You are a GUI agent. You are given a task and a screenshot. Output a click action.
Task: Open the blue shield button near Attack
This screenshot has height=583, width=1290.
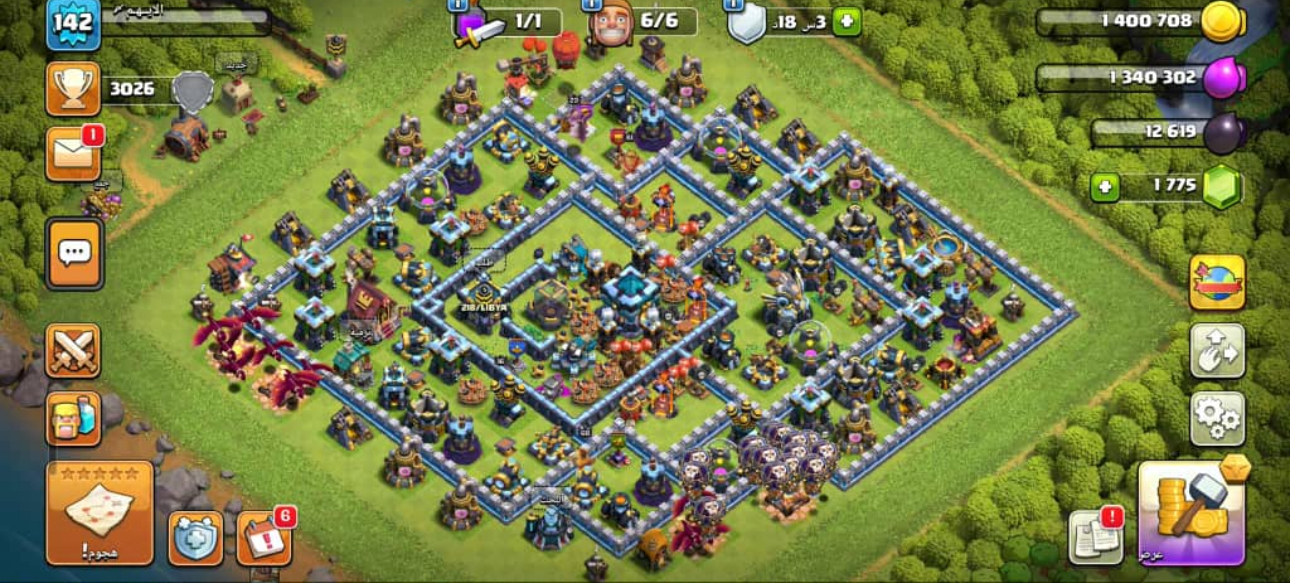[195, 538]
